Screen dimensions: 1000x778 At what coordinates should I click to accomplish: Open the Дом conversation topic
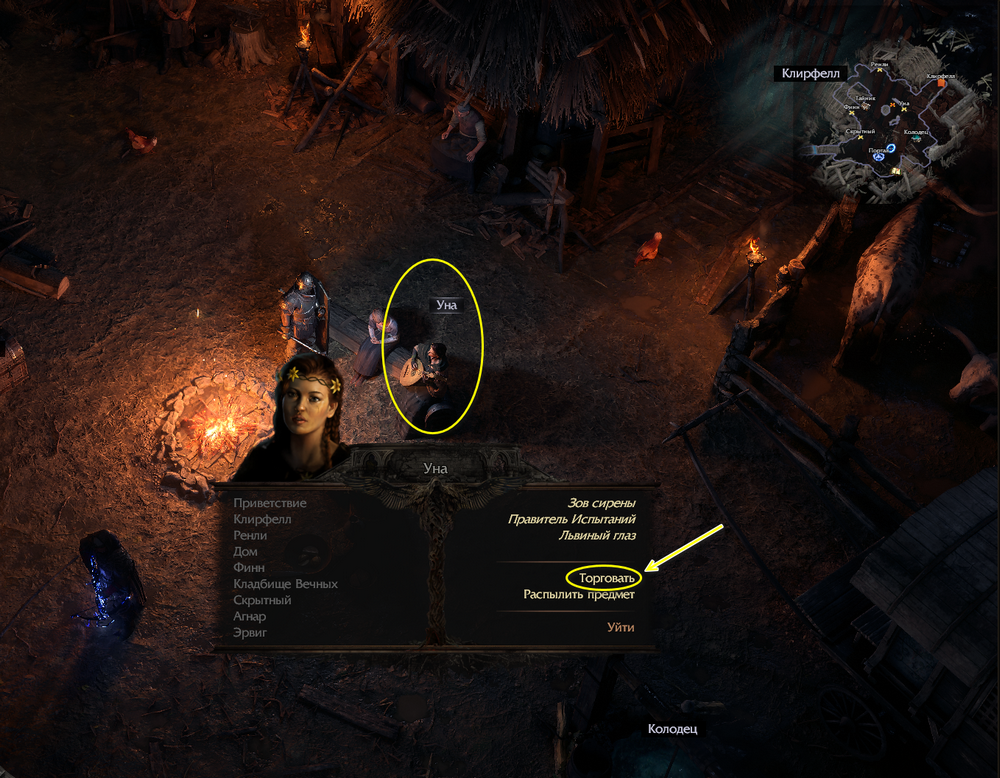245,552
